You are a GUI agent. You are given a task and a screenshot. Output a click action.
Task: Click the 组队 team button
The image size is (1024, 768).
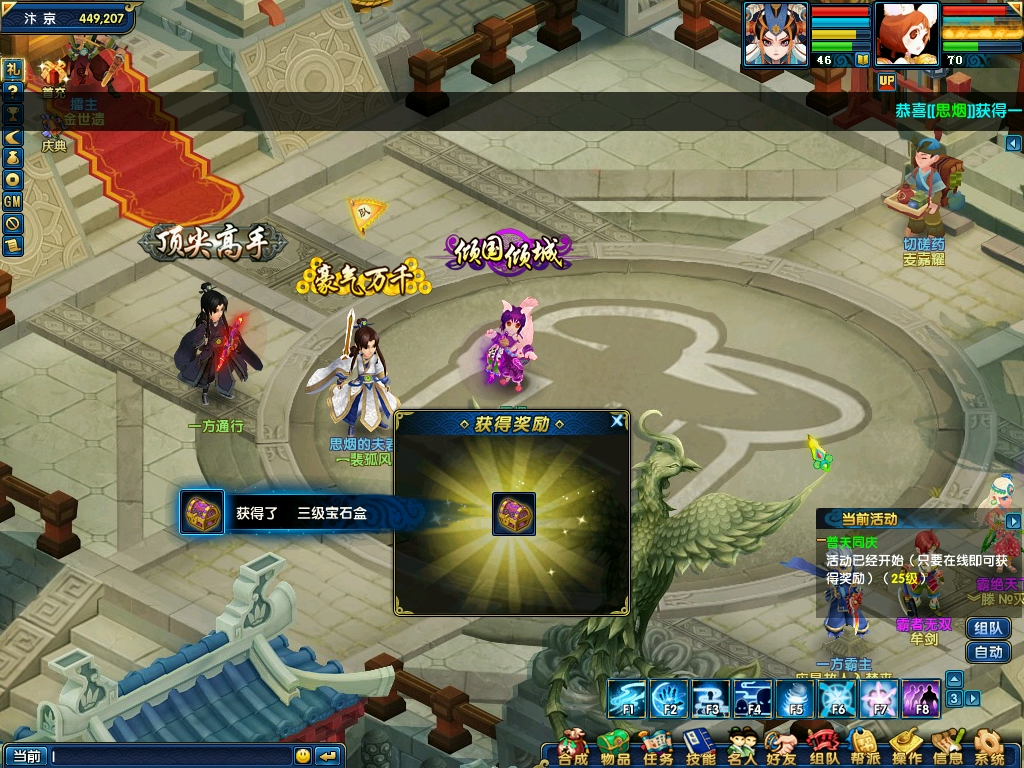pyautogui.click(x=988, y=628)
